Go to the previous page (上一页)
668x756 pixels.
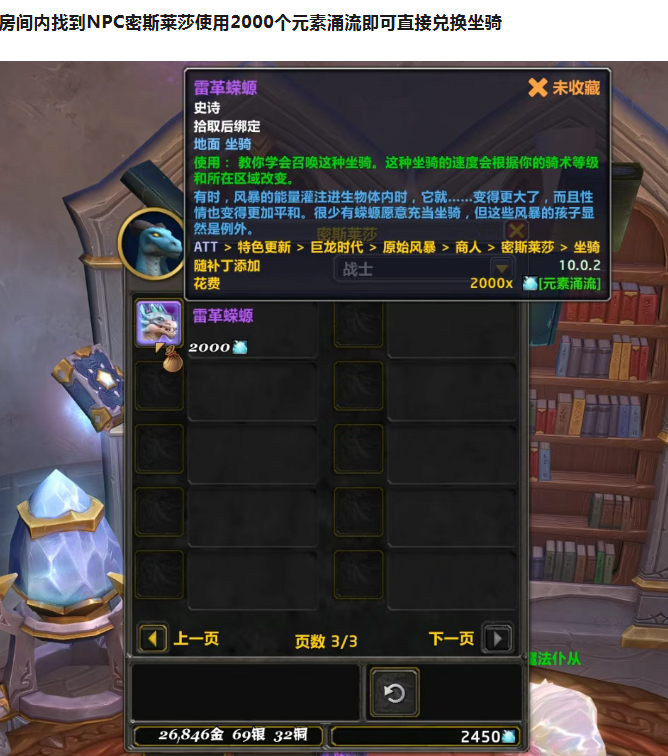tap(153, 638)
